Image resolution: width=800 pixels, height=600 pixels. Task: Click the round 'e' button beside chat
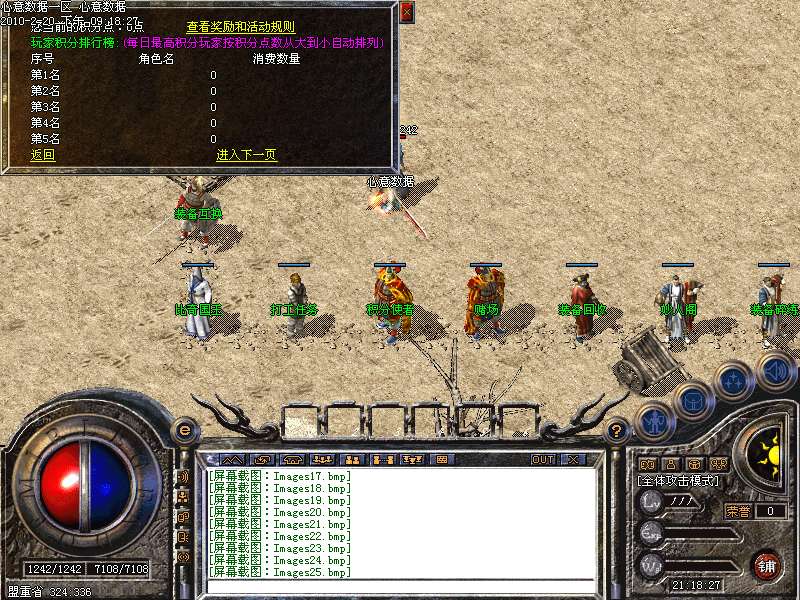tap(184, 430)
